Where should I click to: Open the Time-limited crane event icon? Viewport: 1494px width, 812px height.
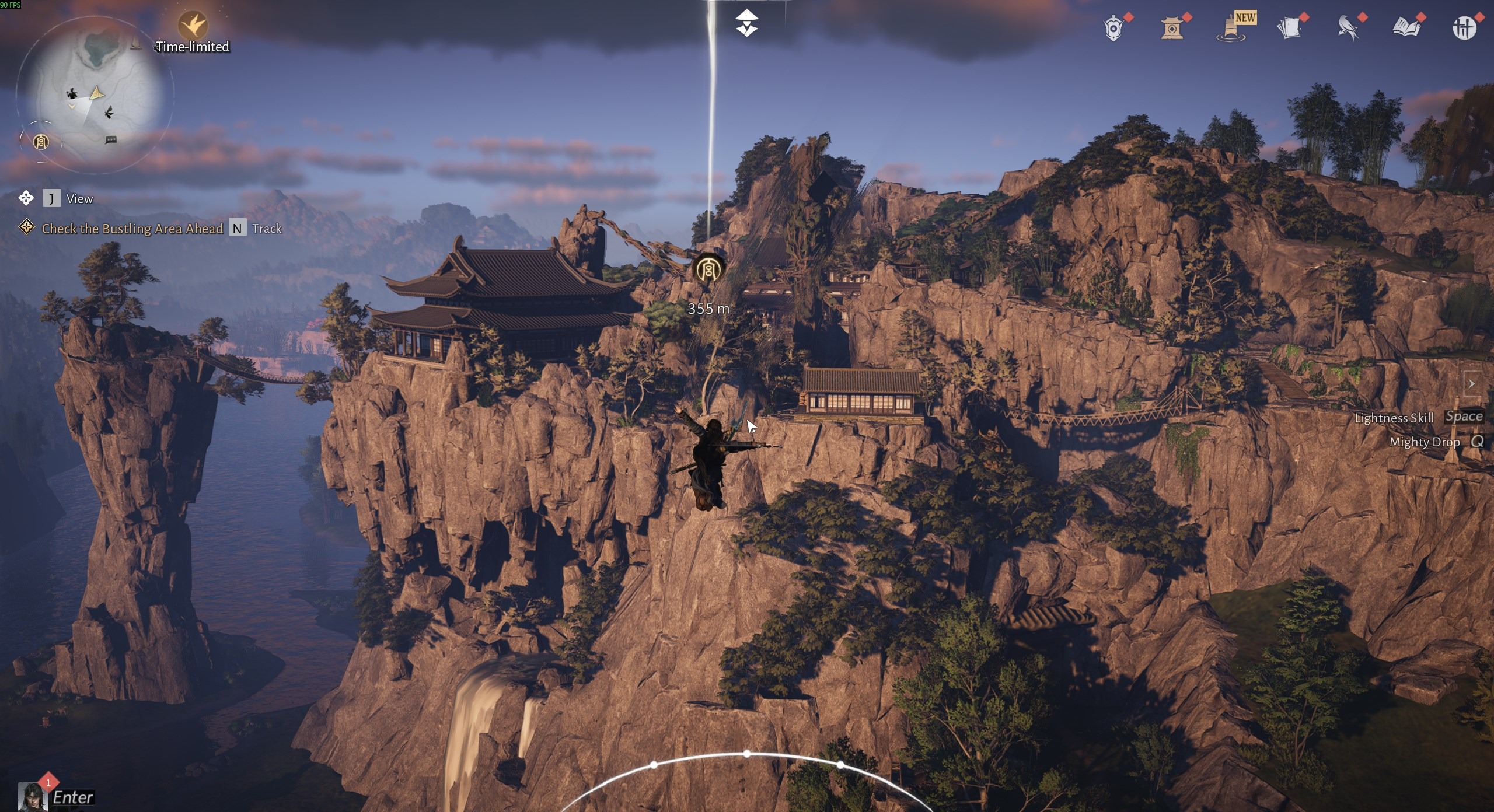click(x=193, y=25)
